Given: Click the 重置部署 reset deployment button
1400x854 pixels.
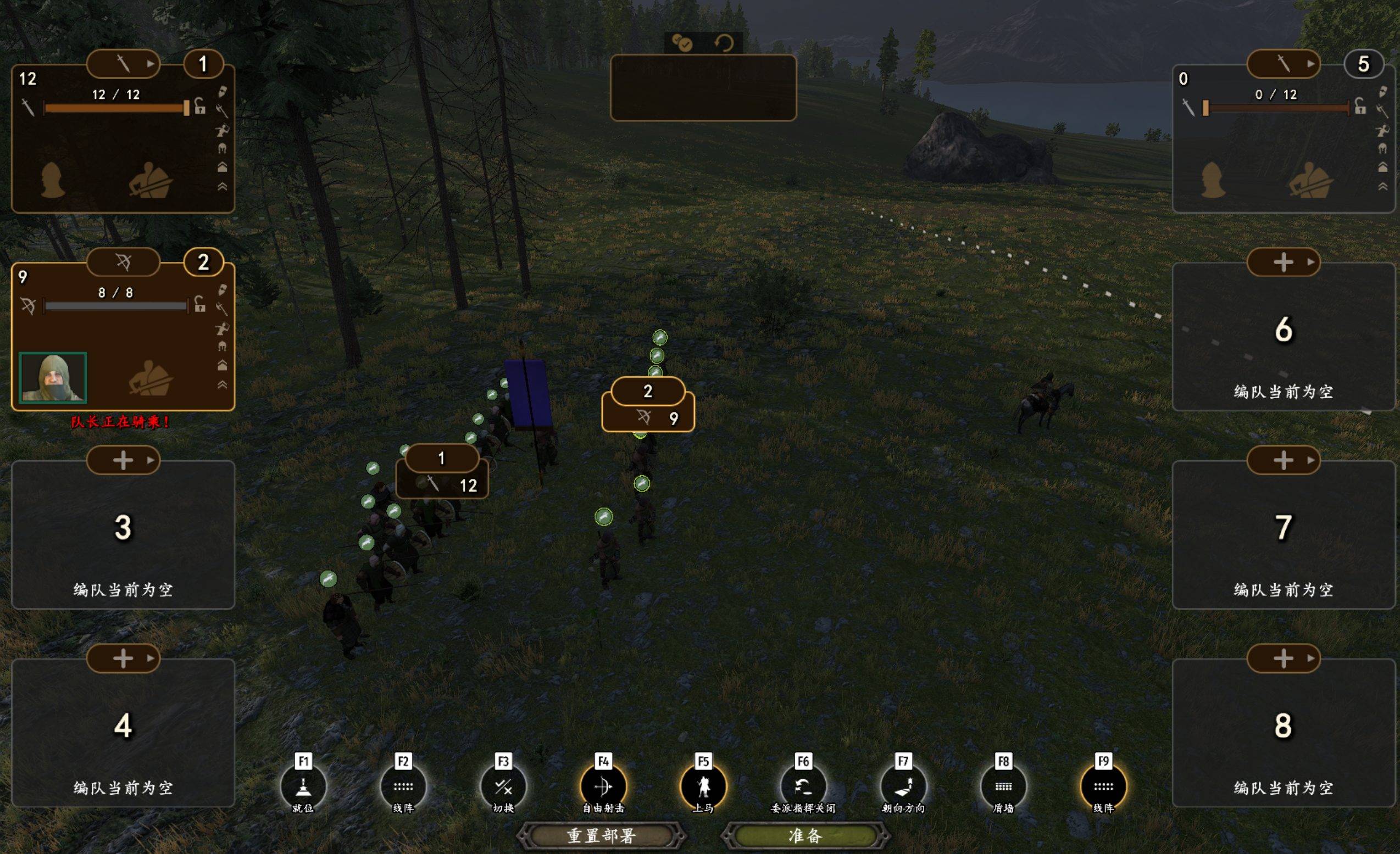Looking at the screenshot, I should 601,836.
